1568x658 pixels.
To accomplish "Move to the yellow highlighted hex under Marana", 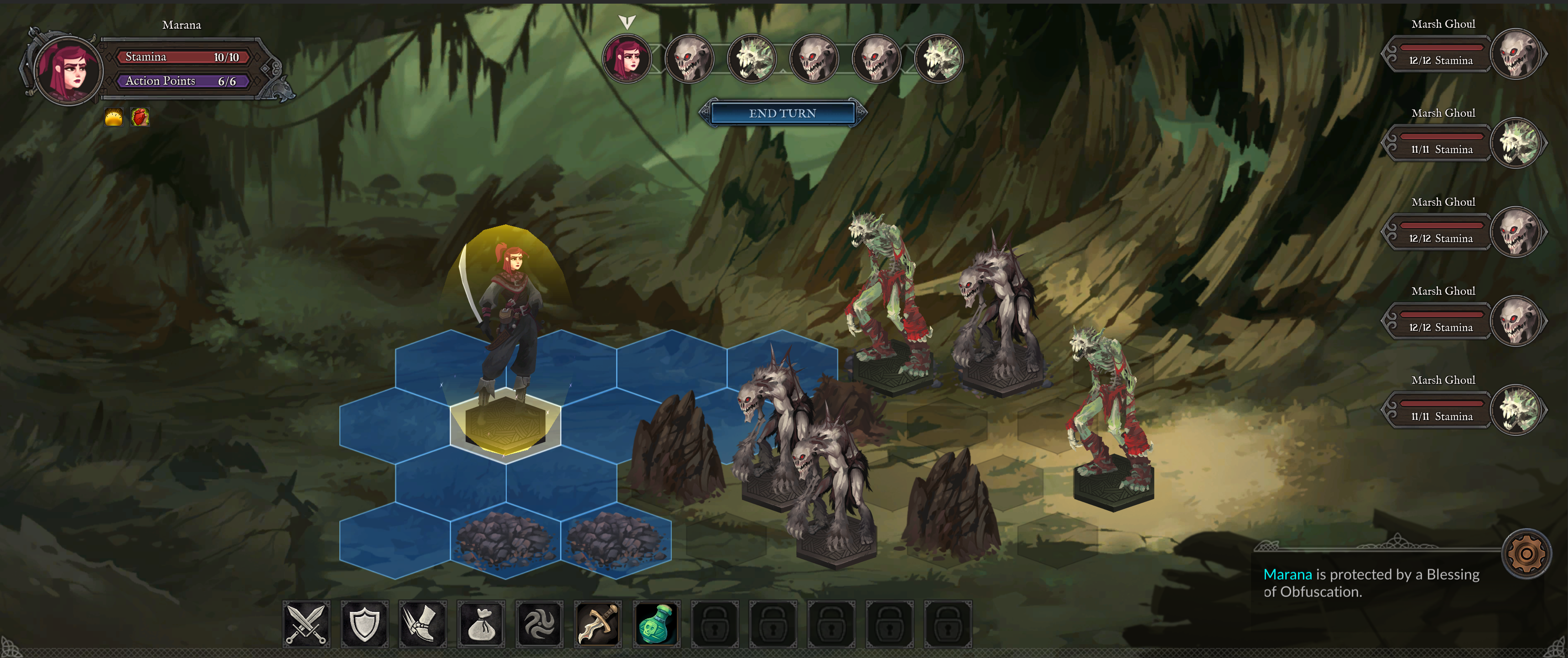I will (x=505, y=425).
